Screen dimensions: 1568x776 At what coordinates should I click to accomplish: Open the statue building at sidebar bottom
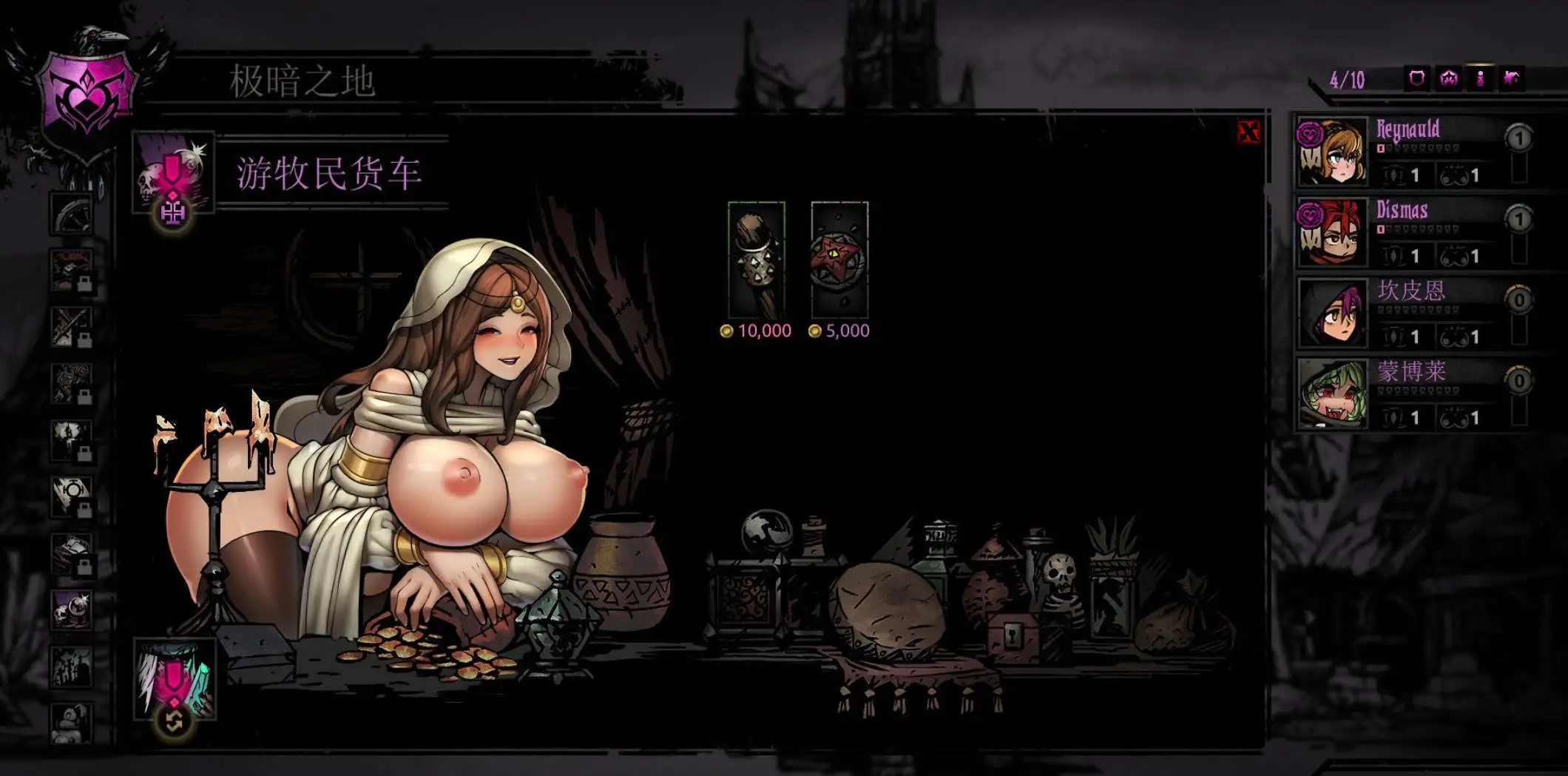tap(72, 722)
